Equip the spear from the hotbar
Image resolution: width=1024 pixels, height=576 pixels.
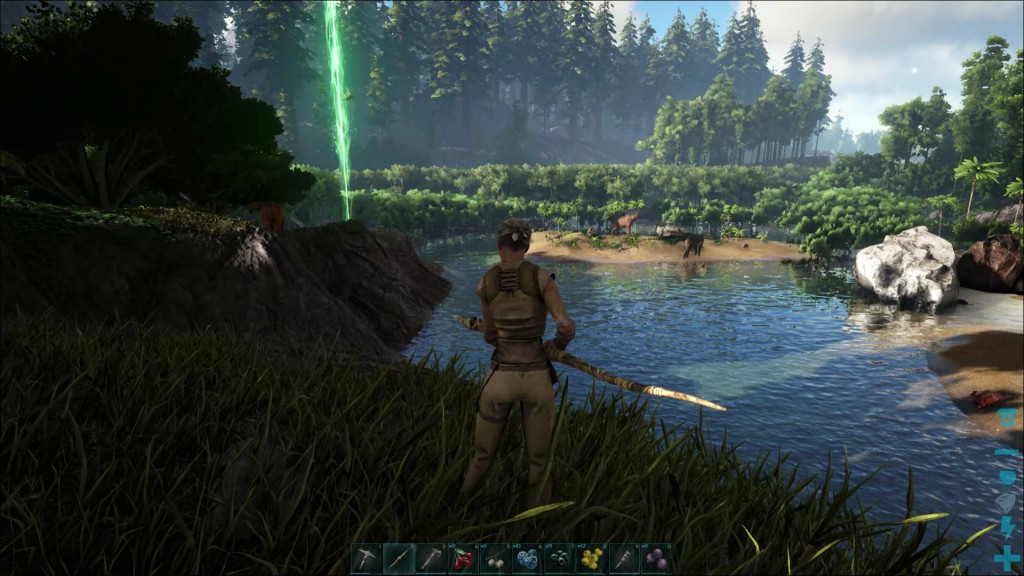[x=399, y=559]
